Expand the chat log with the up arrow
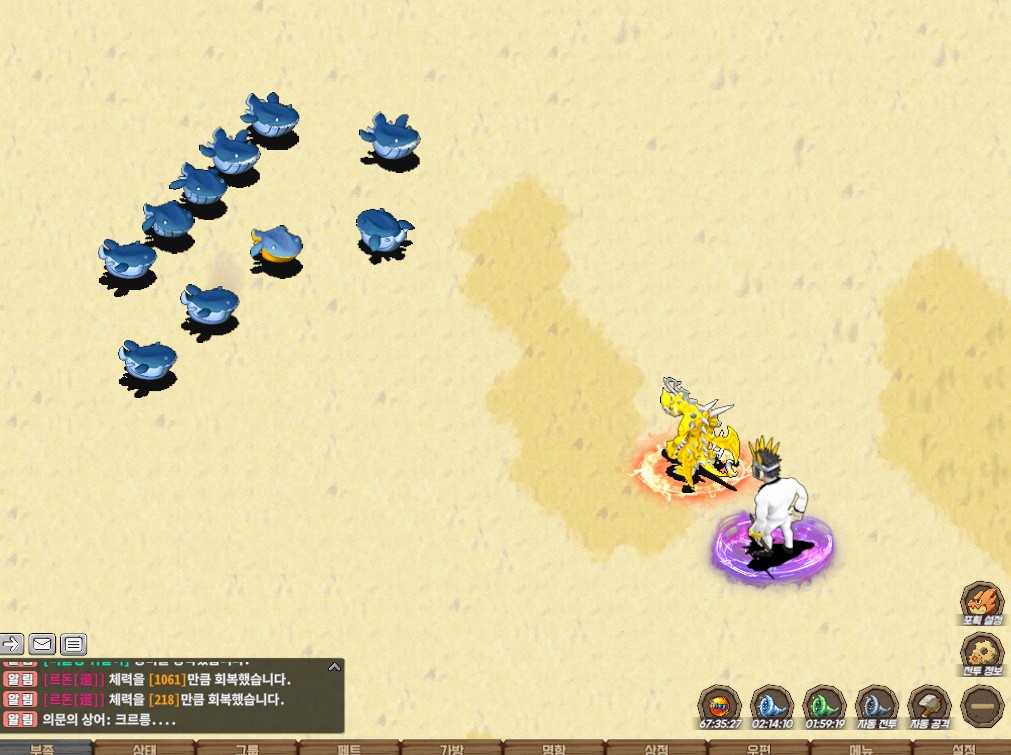This screenshot has width=1011, height=755. 334,666
